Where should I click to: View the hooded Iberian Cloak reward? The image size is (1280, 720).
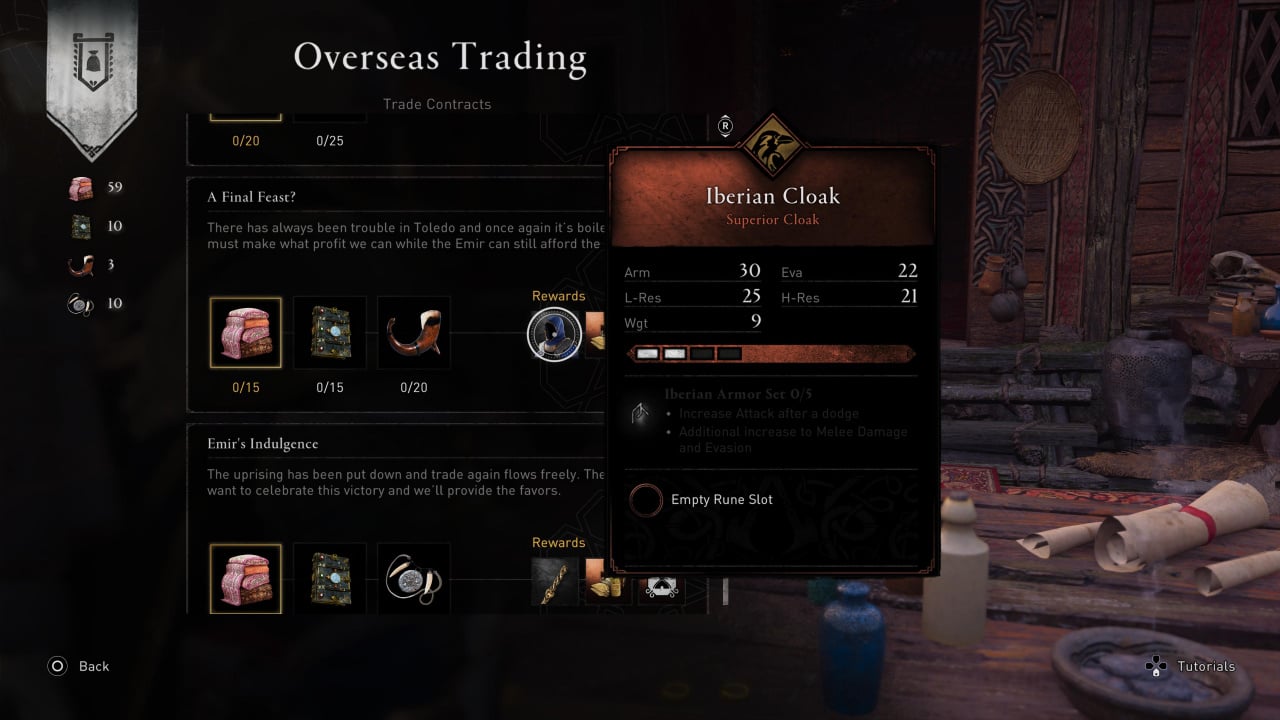(554, 334)
